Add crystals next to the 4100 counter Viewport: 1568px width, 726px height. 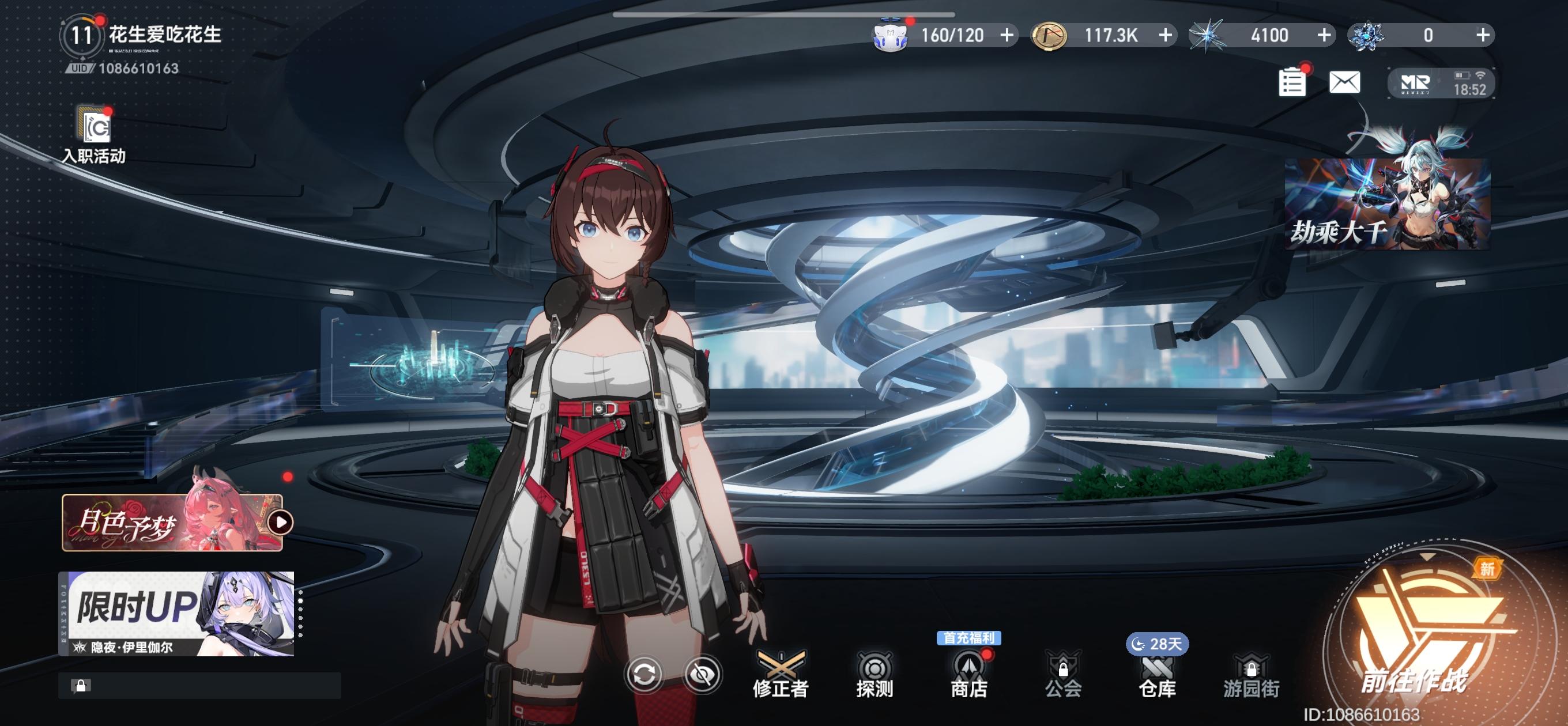[1324, 35]
